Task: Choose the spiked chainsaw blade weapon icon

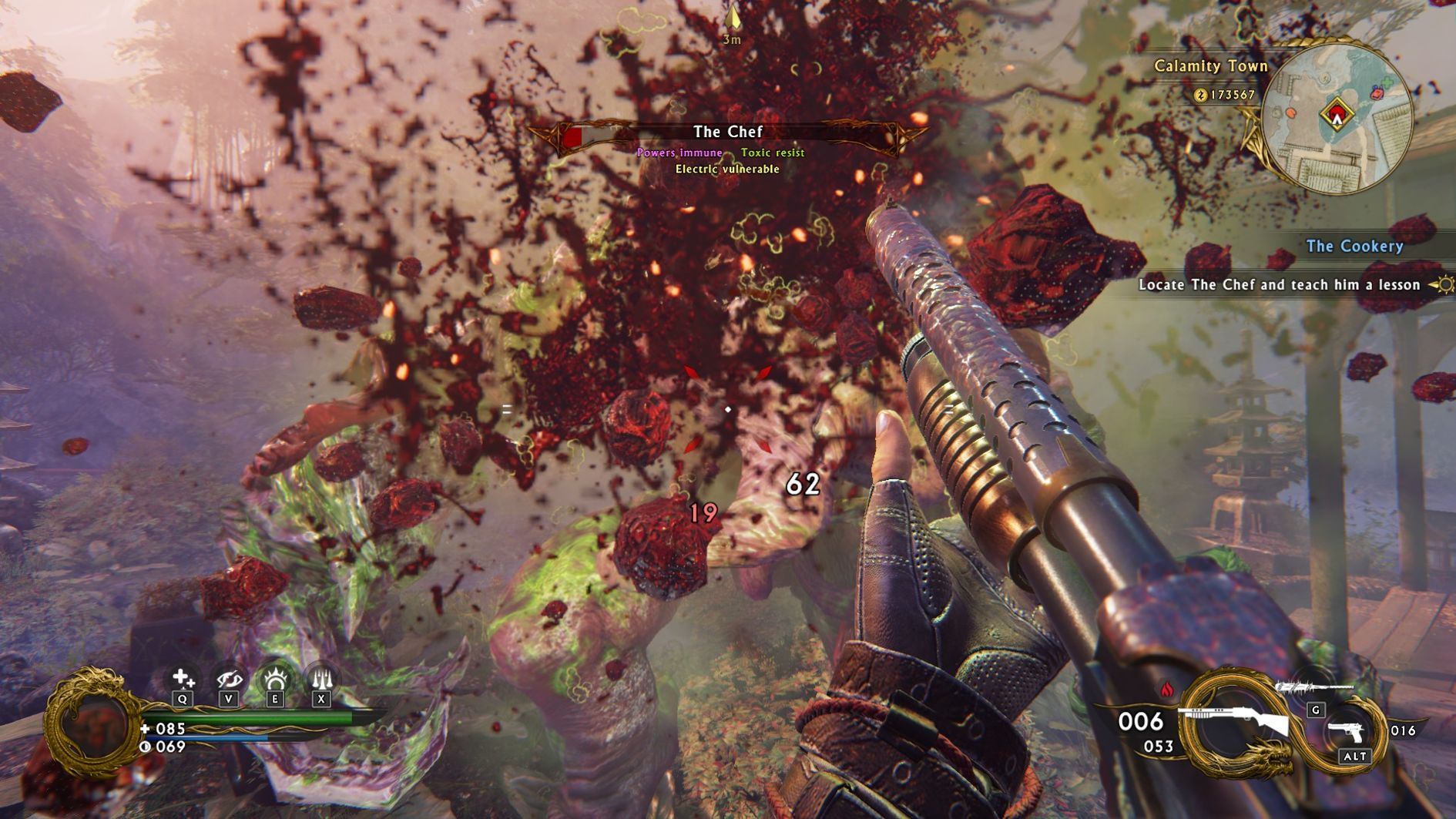Action: click(x=1313, y=687)
